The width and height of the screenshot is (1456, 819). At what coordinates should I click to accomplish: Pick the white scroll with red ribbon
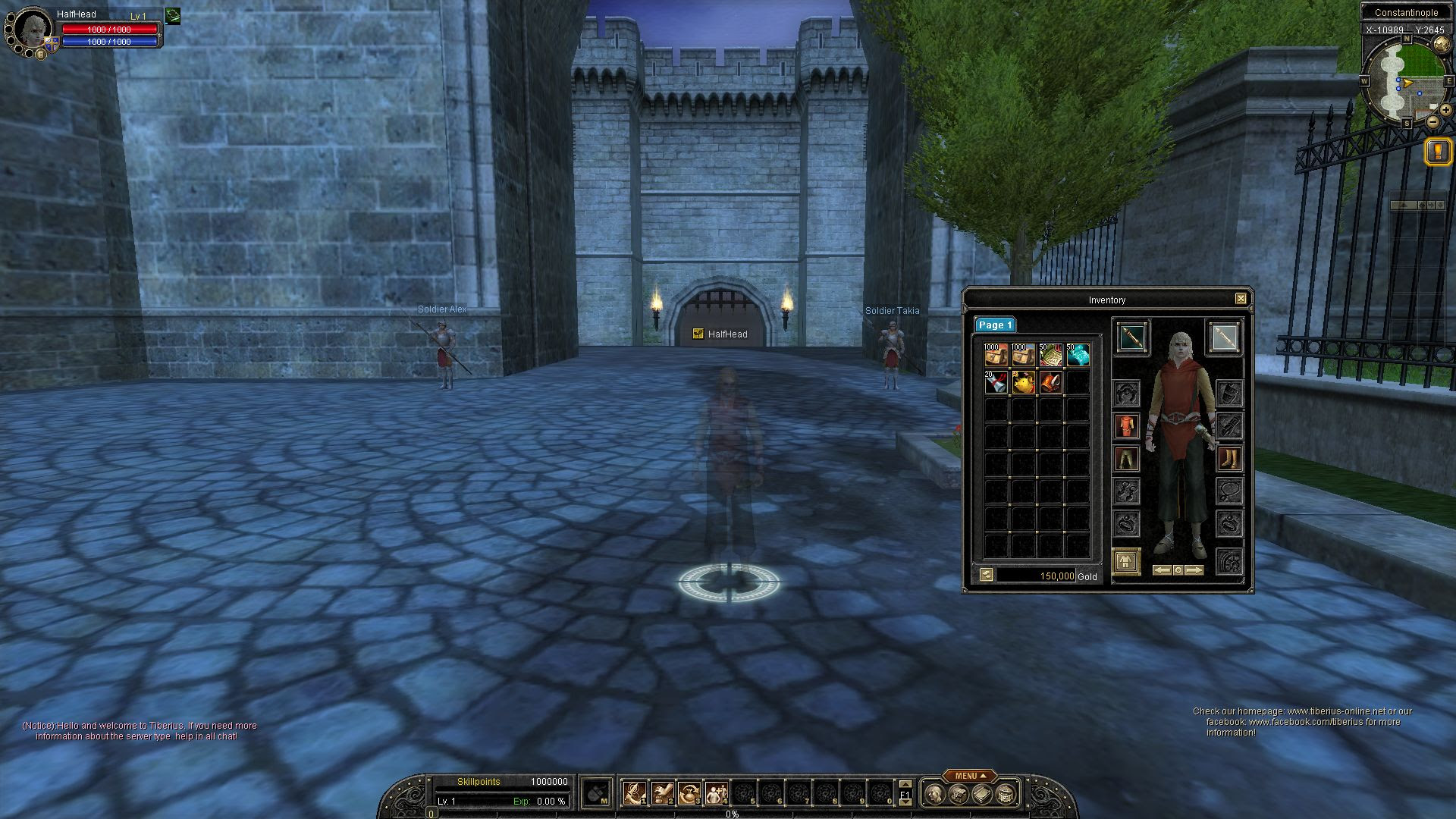tap(996, 382)
